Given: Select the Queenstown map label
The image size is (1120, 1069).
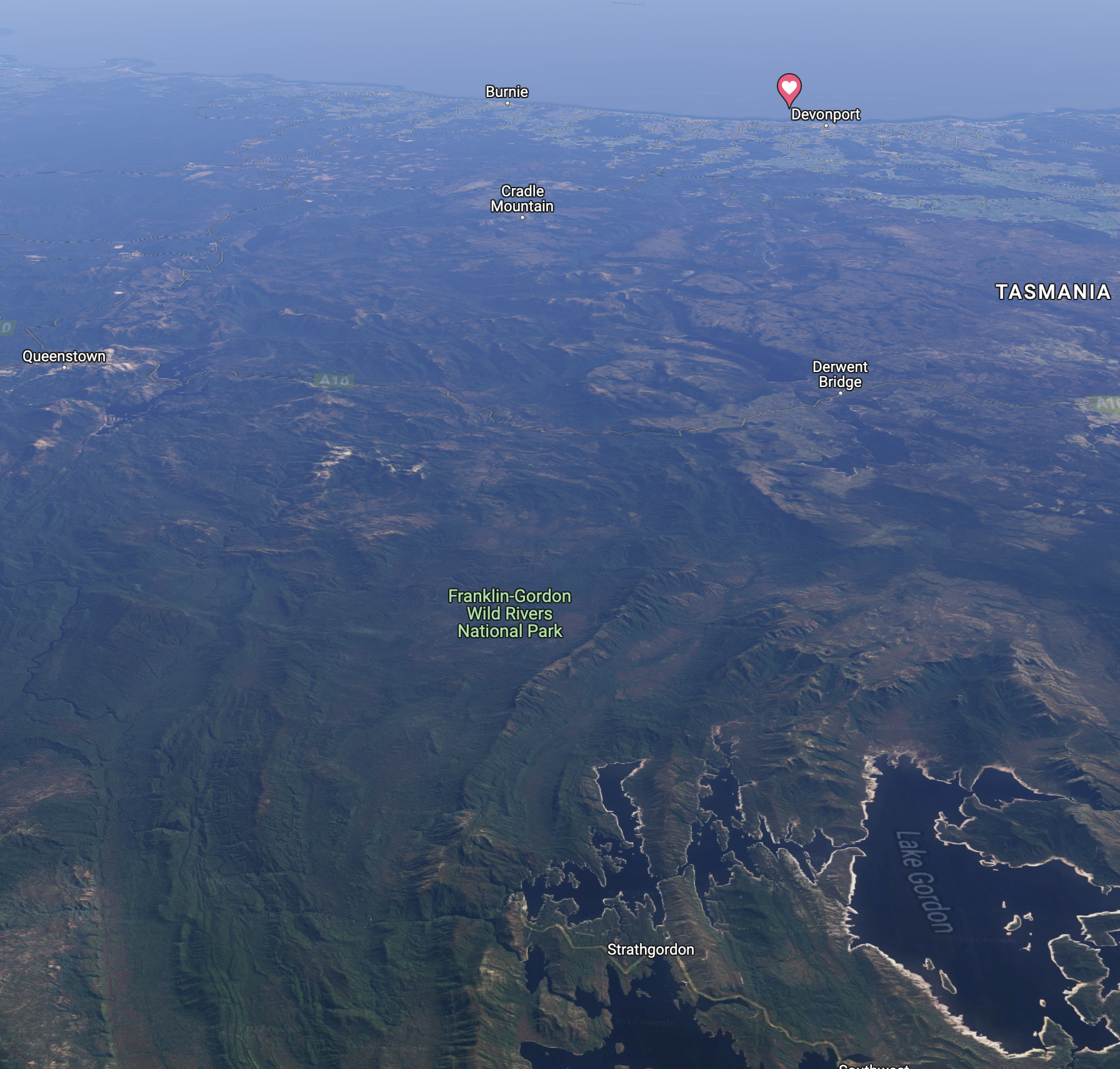Looking at the screenshot, I should tap(64, 356).
